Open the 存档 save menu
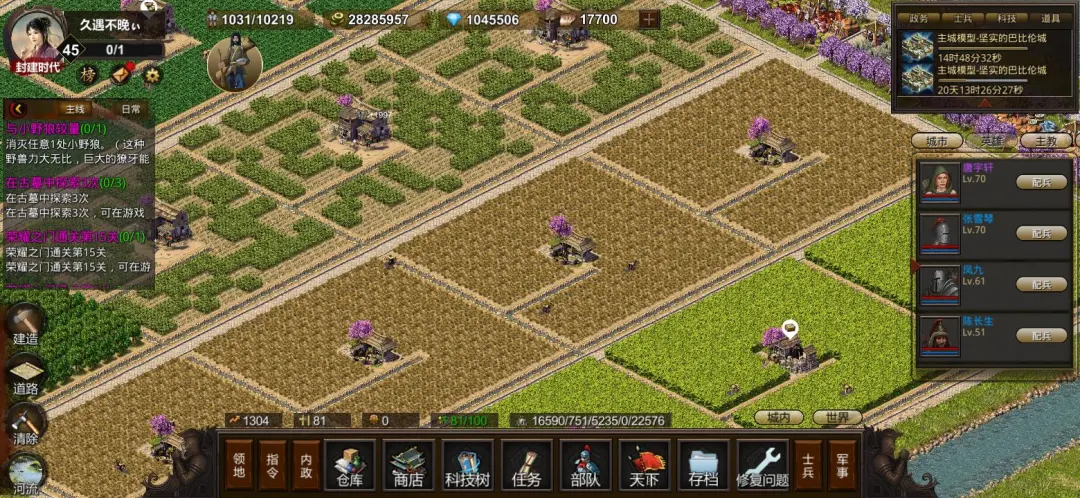 point(704,465)
